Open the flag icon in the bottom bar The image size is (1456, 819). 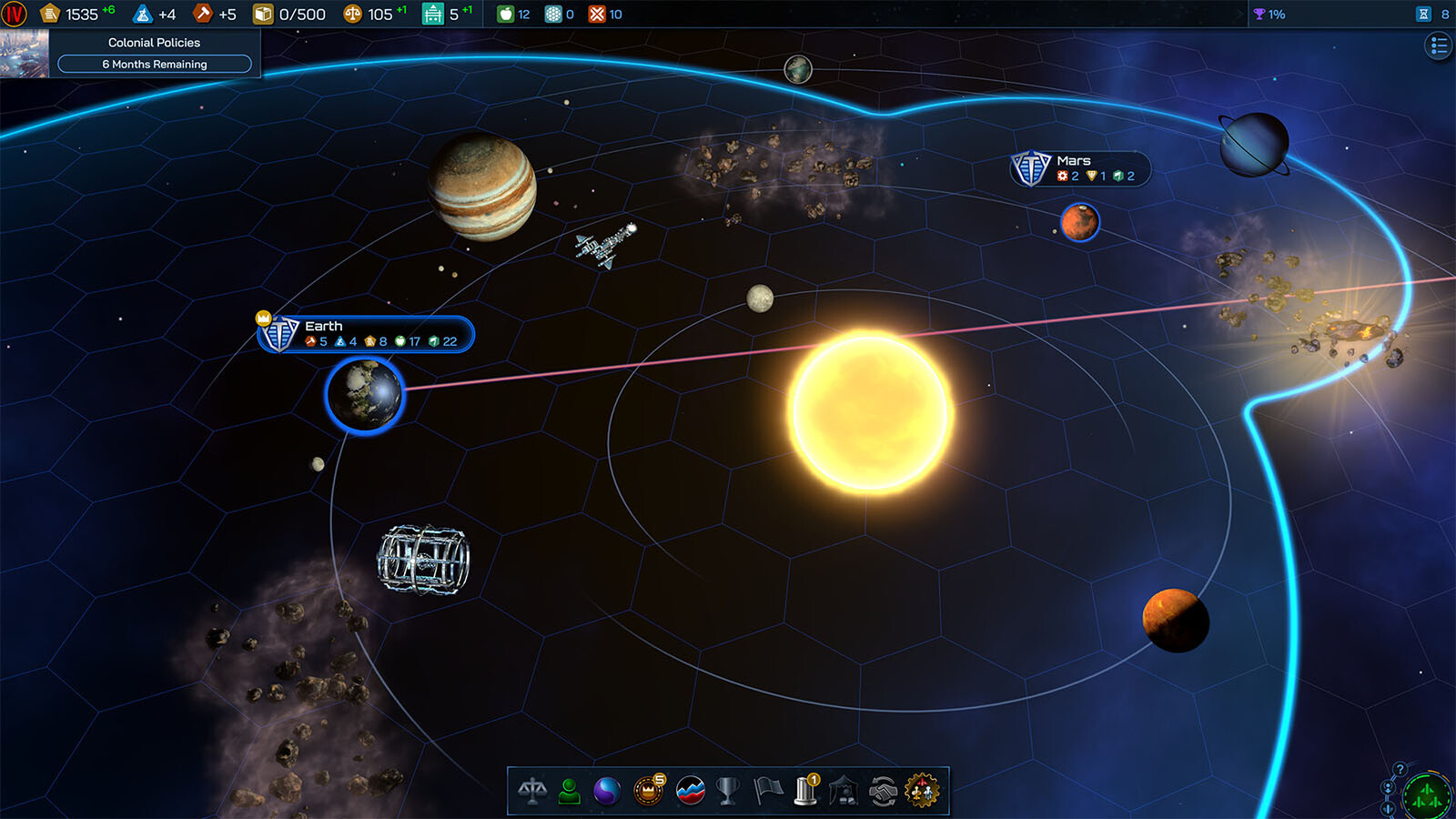(768, 791)
